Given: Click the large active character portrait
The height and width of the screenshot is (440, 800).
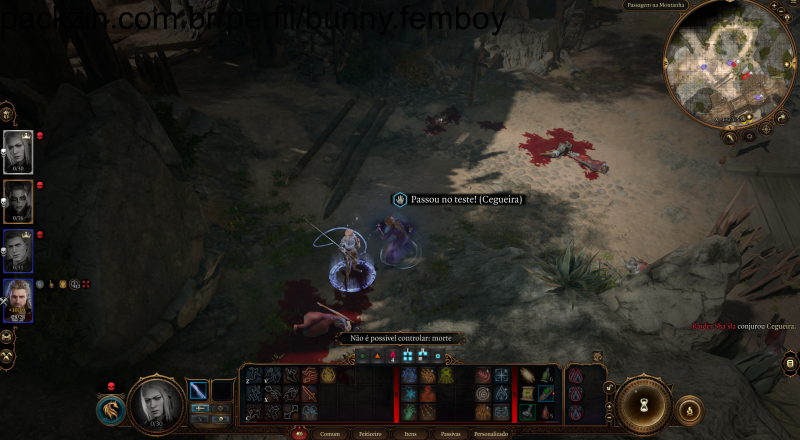Looking at the screenshot, I should [x=156, y=403].
